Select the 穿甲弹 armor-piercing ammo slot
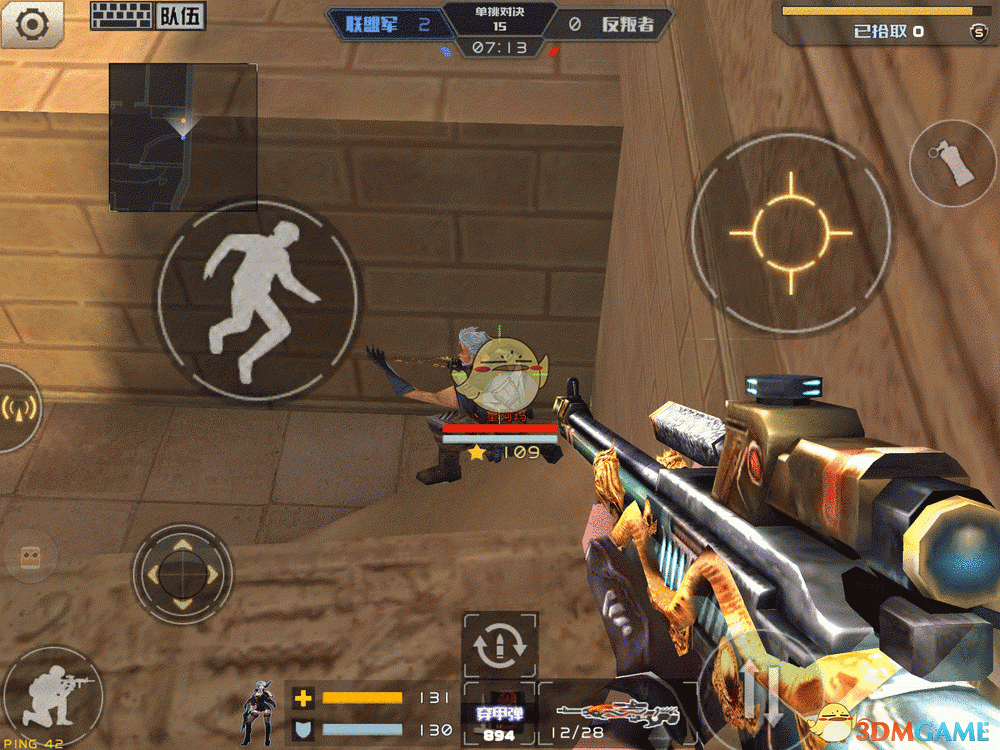 [x=499, y=721]
